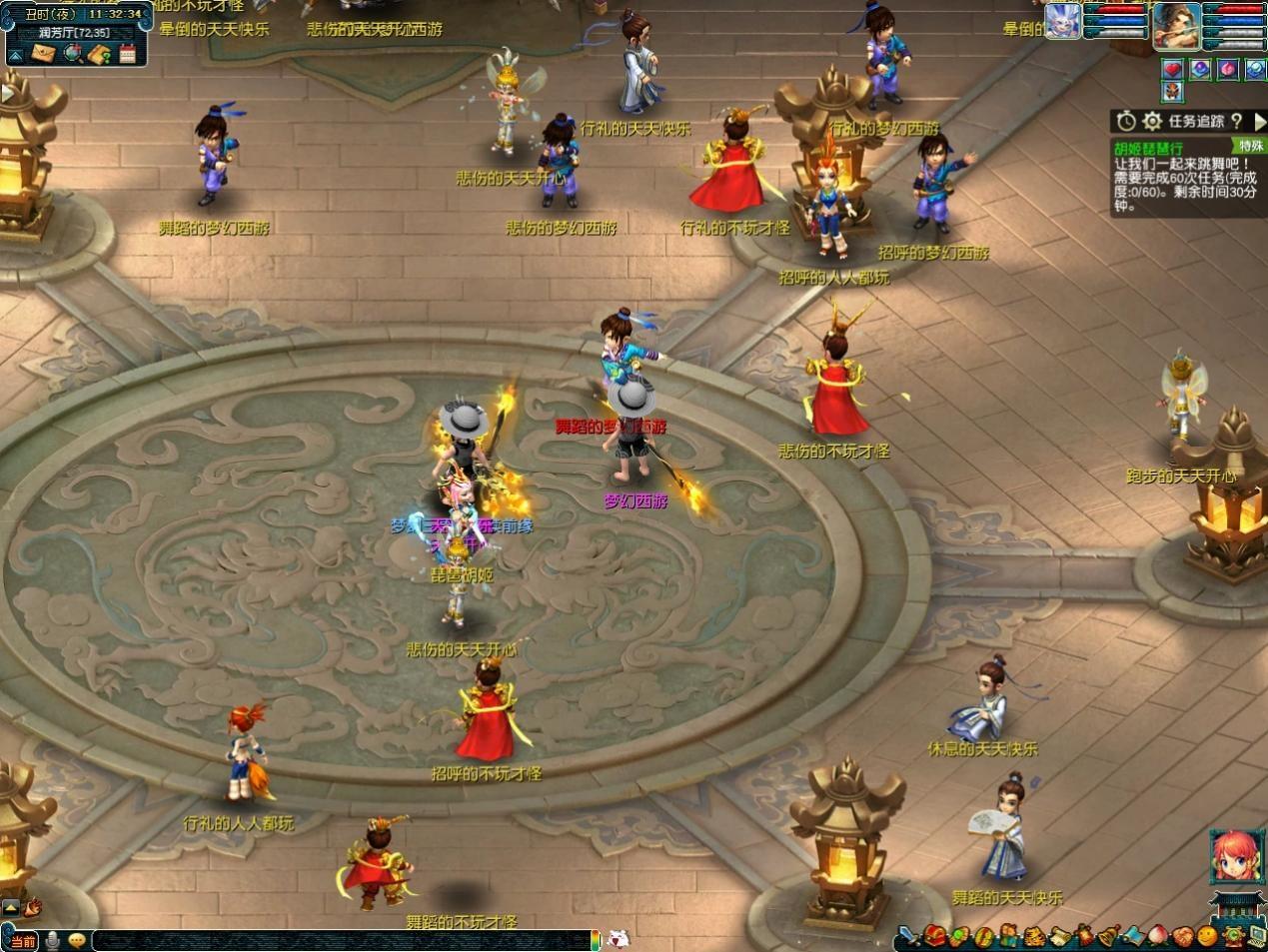The height and width of the screenshot is (952, 1268).
Task: Click the fox mask buff icon
Action: [1173, 93]
